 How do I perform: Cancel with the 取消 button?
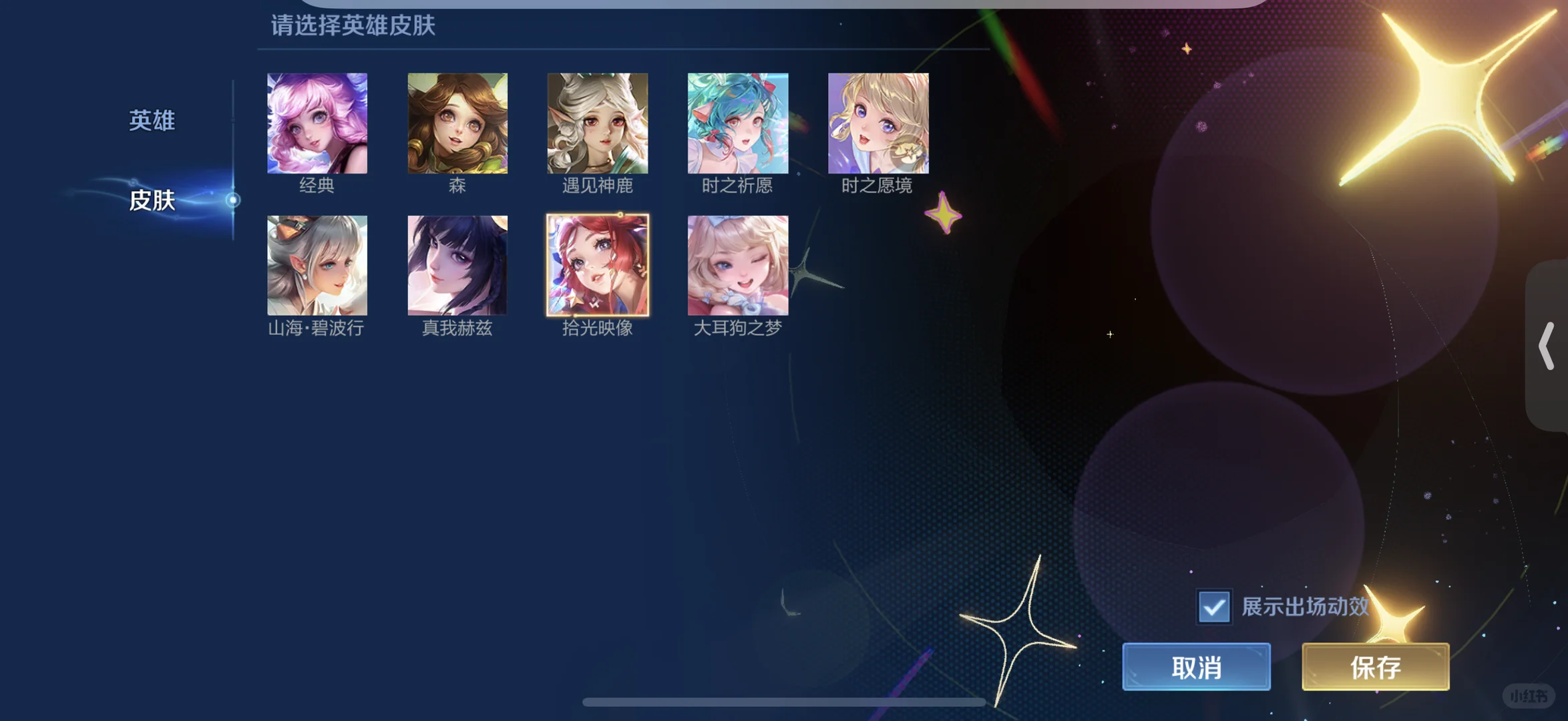[x=1196, y=667]
